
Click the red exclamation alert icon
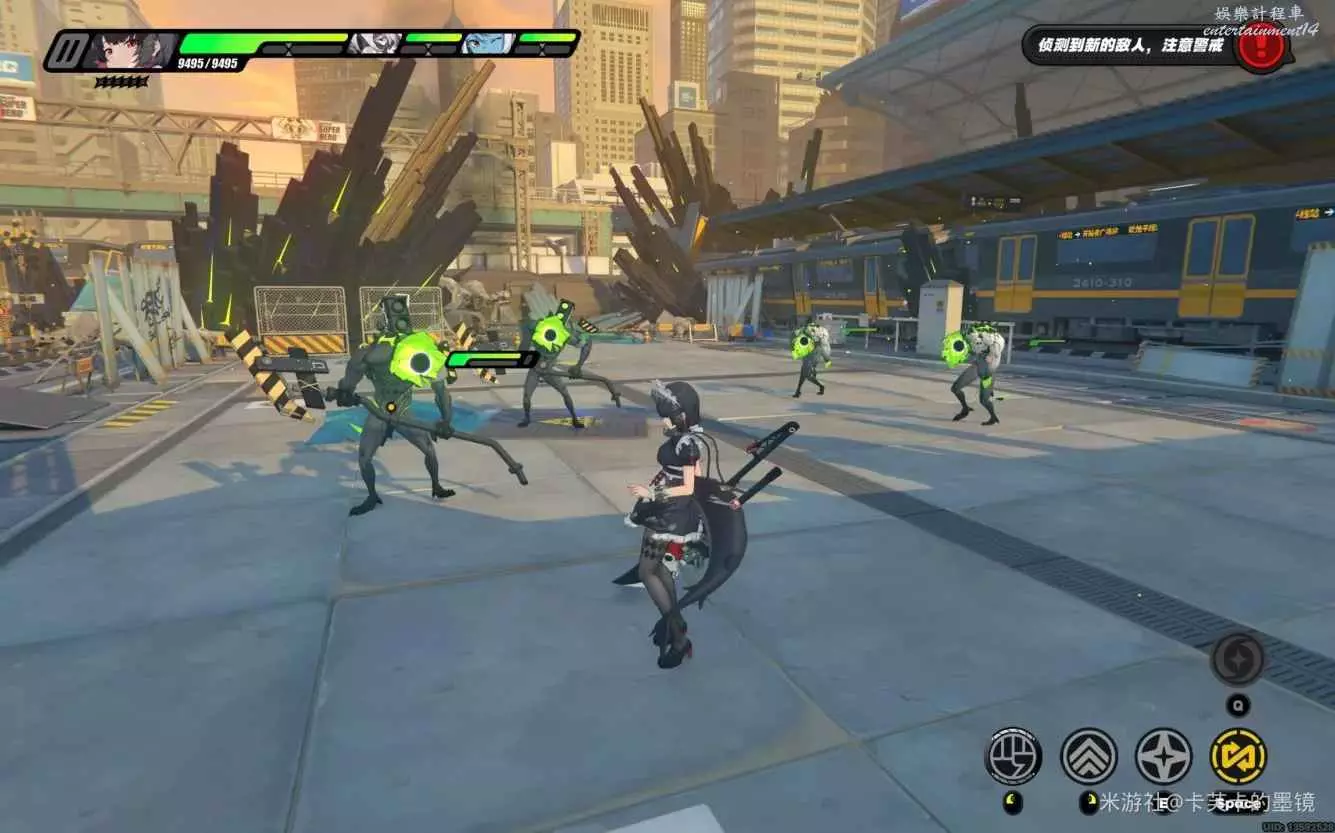1260,46
